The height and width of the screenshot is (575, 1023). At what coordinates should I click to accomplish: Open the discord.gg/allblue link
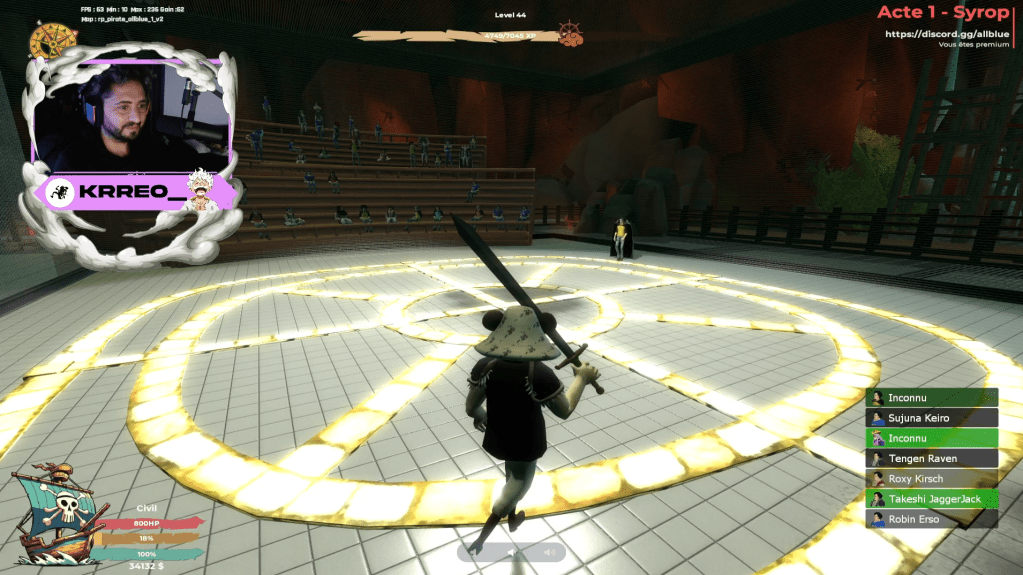click(945, 34)
